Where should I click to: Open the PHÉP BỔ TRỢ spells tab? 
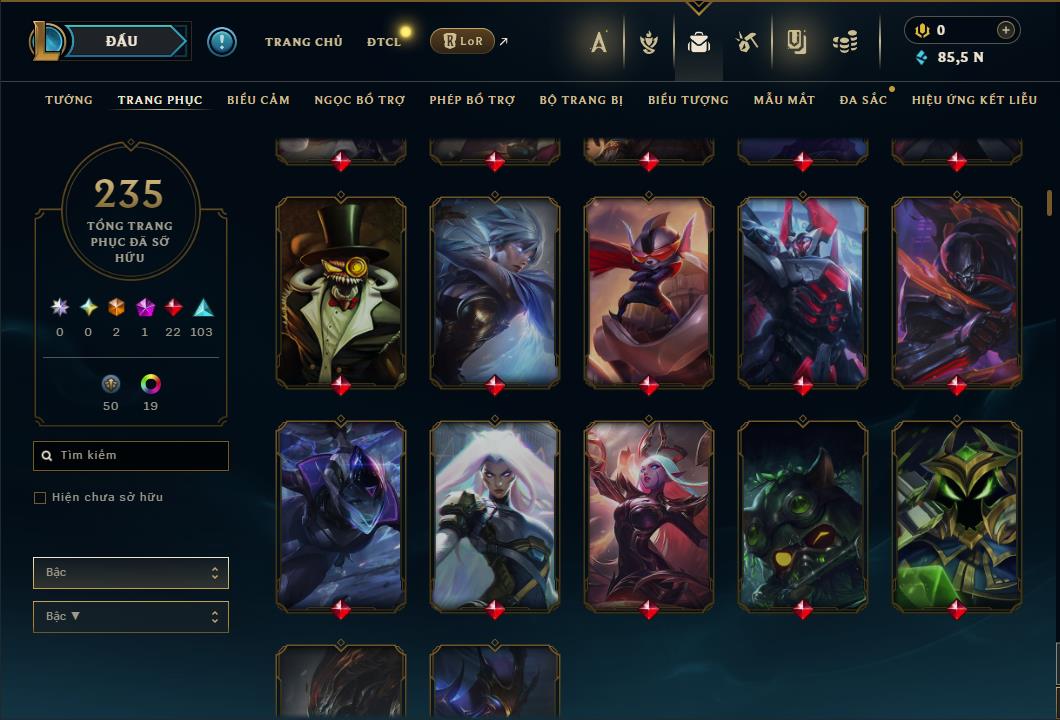[472, 100]
